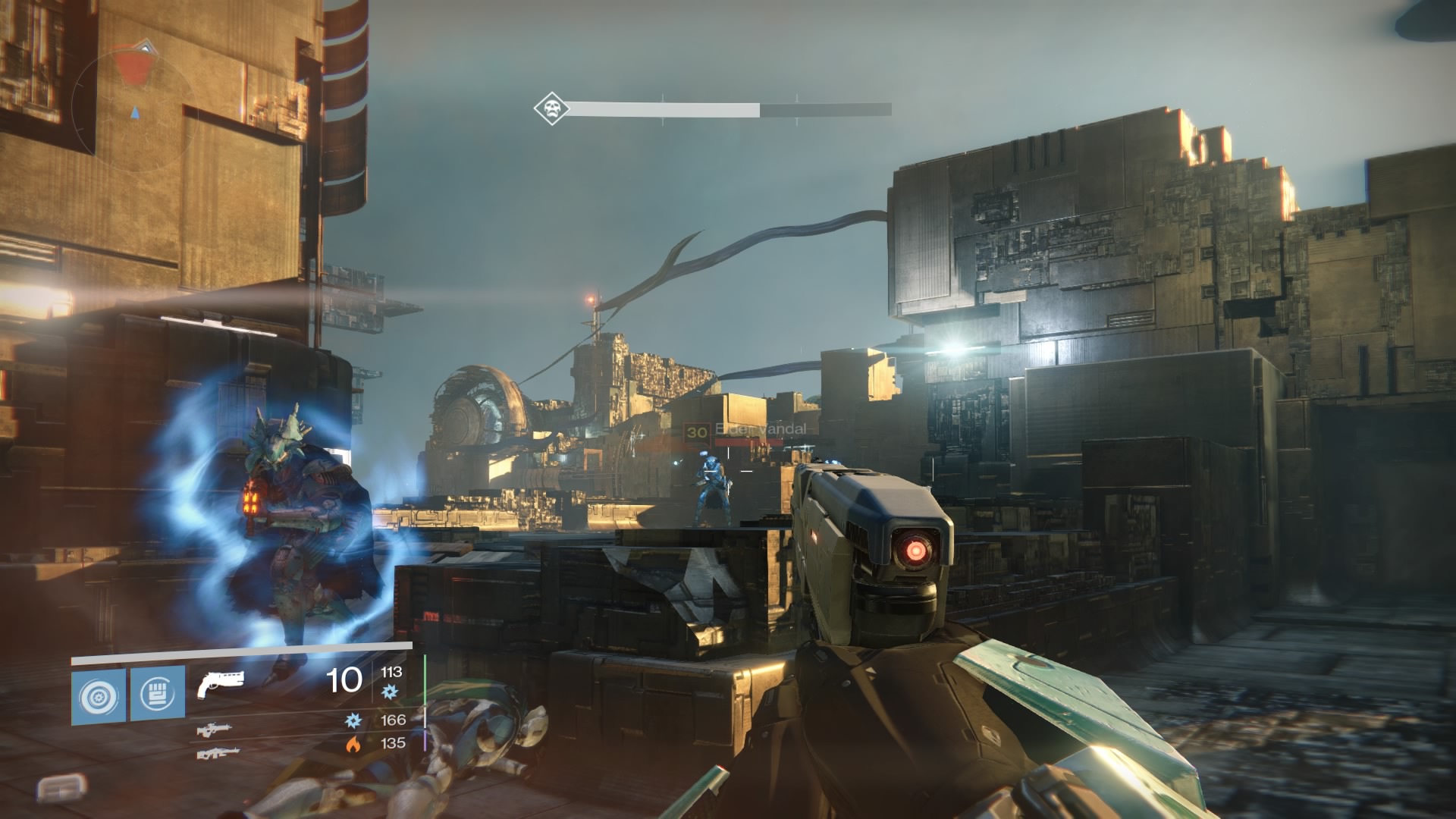Image resolution: width=1456 pixels, height=819 pixels.
Task: Select the heavy weapon silhouette
Action: [218, 753]
